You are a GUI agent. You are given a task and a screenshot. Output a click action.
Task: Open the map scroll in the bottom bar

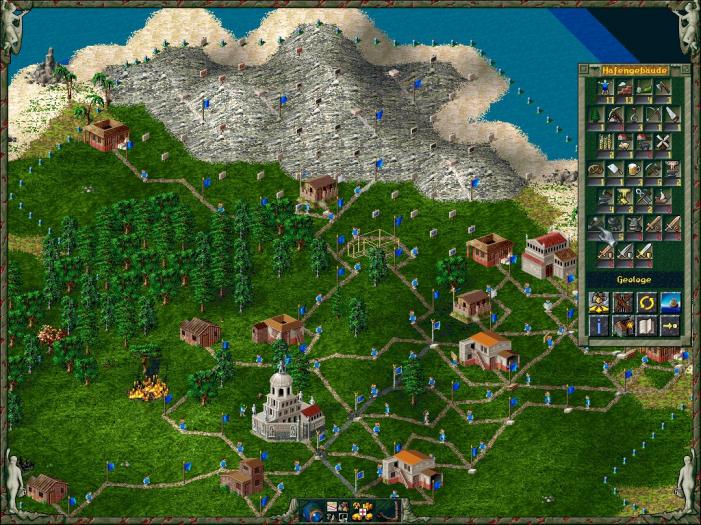(332, 507)
